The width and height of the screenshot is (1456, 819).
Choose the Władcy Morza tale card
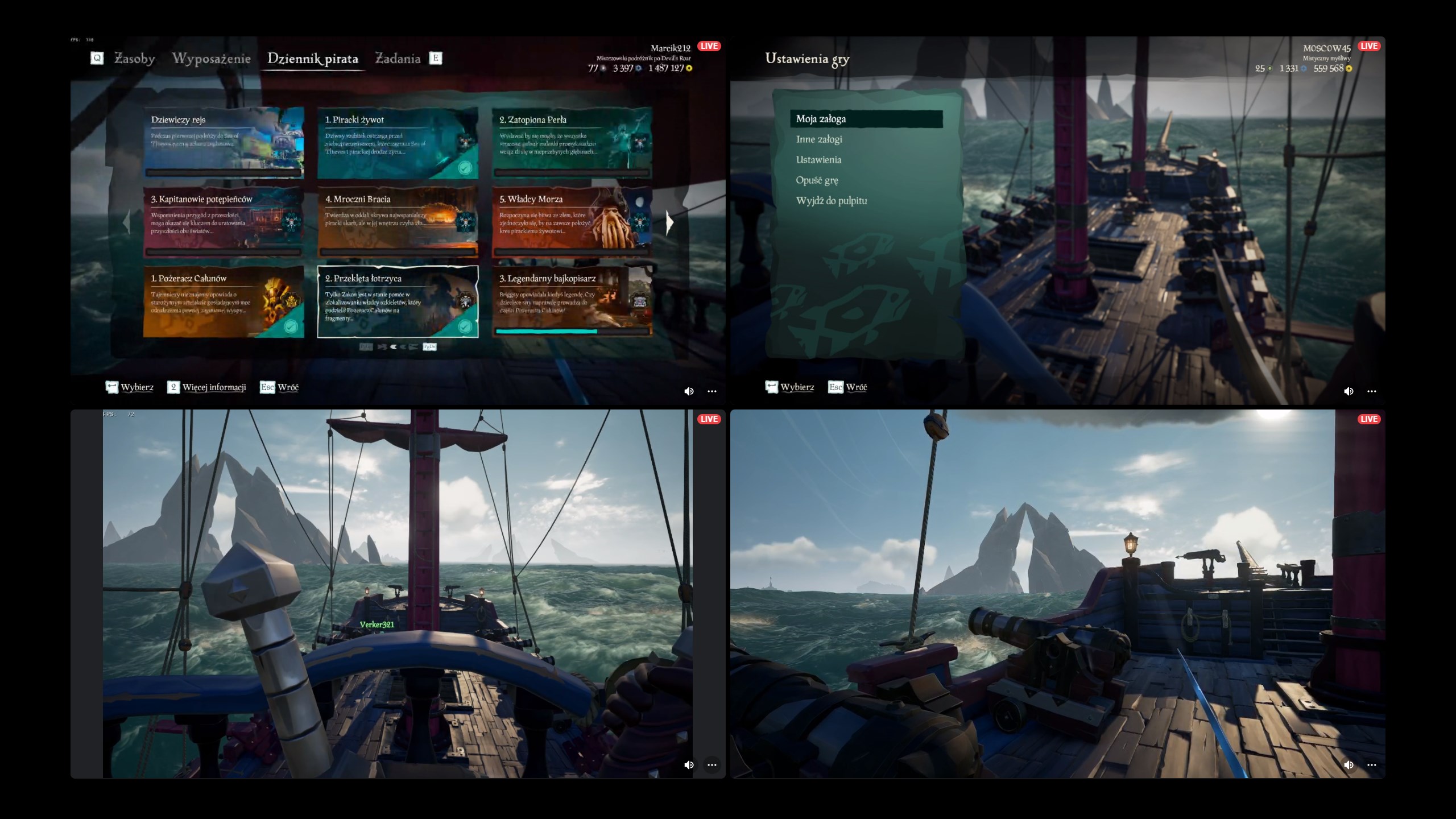572,222
